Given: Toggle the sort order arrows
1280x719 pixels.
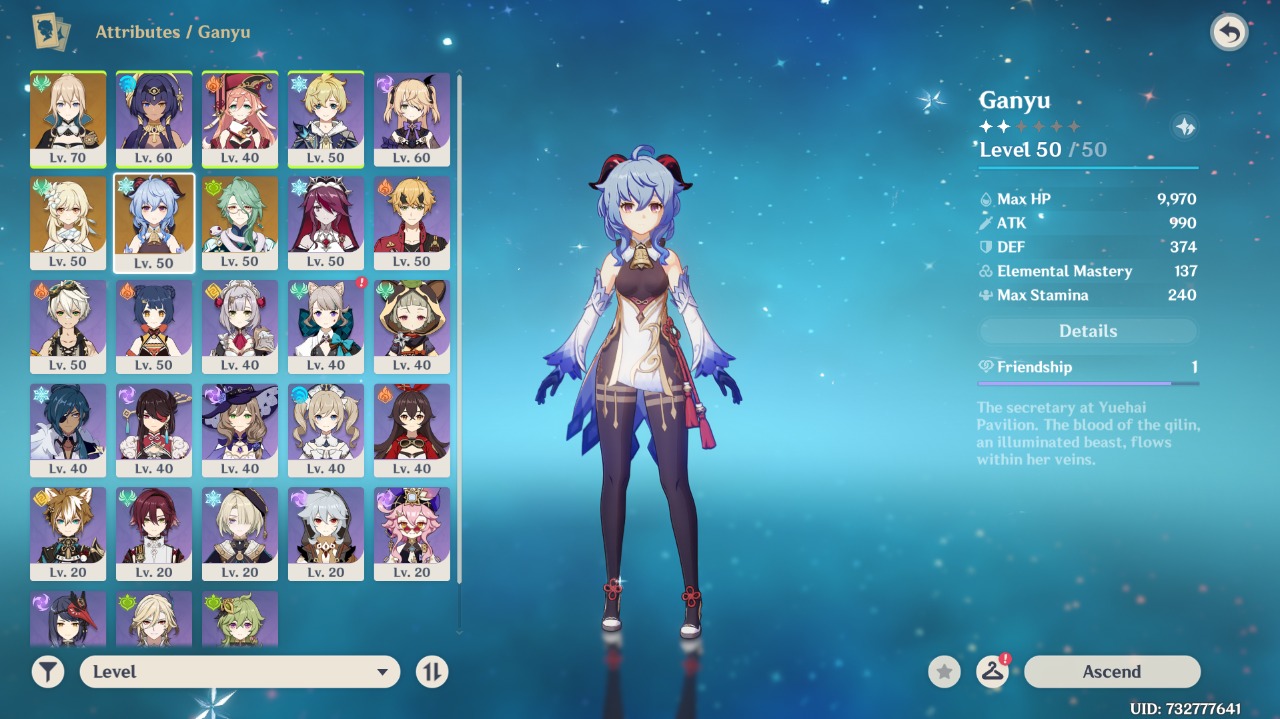Looking at the screenshot, I should [x=432, y=672].
